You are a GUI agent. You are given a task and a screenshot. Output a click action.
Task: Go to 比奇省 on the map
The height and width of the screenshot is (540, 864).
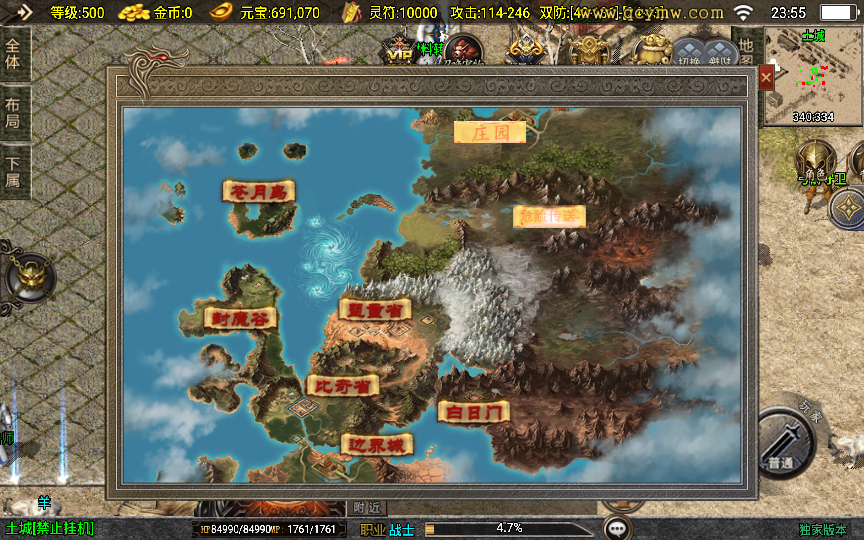coord(342,385)
